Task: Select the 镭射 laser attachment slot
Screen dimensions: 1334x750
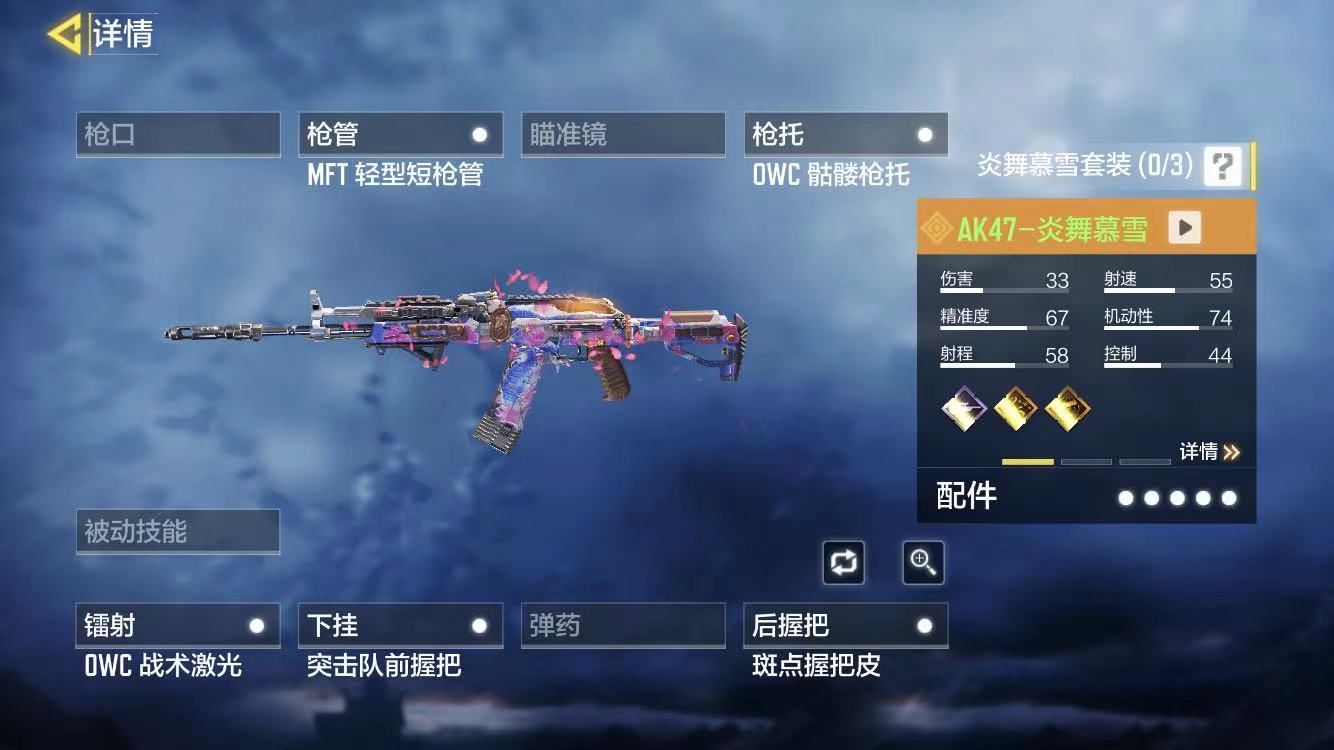Action: tap(178, 626)
